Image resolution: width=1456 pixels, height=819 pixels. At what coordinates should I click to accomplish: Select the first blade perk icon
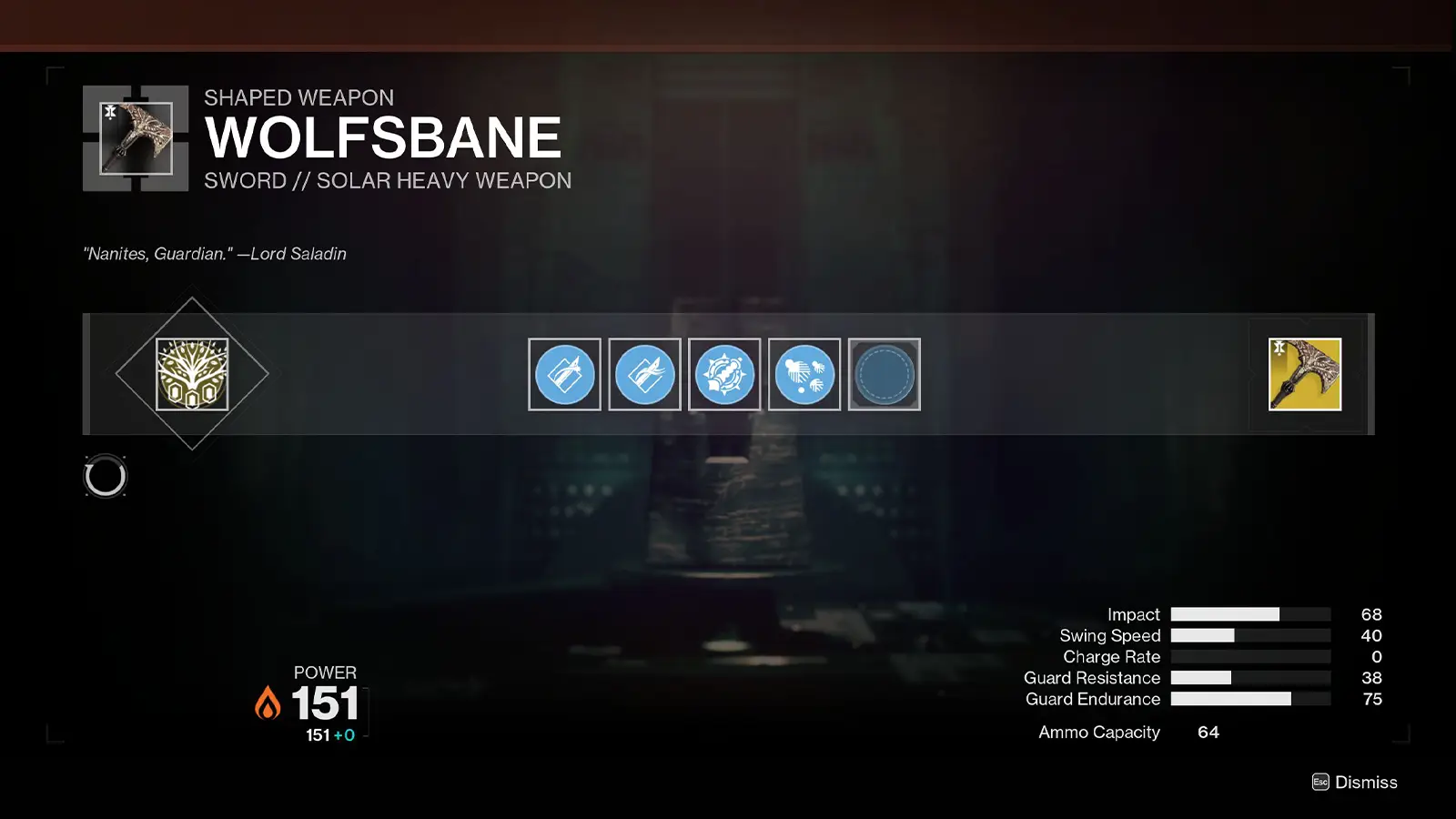point(564,374)
